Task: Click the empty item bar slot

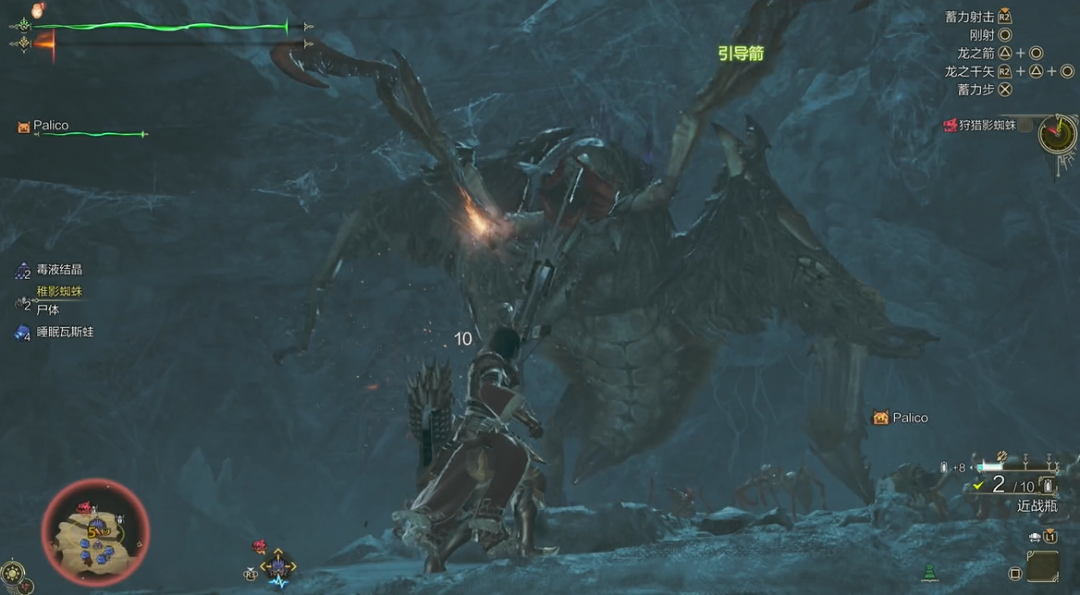Action: 1042,566
